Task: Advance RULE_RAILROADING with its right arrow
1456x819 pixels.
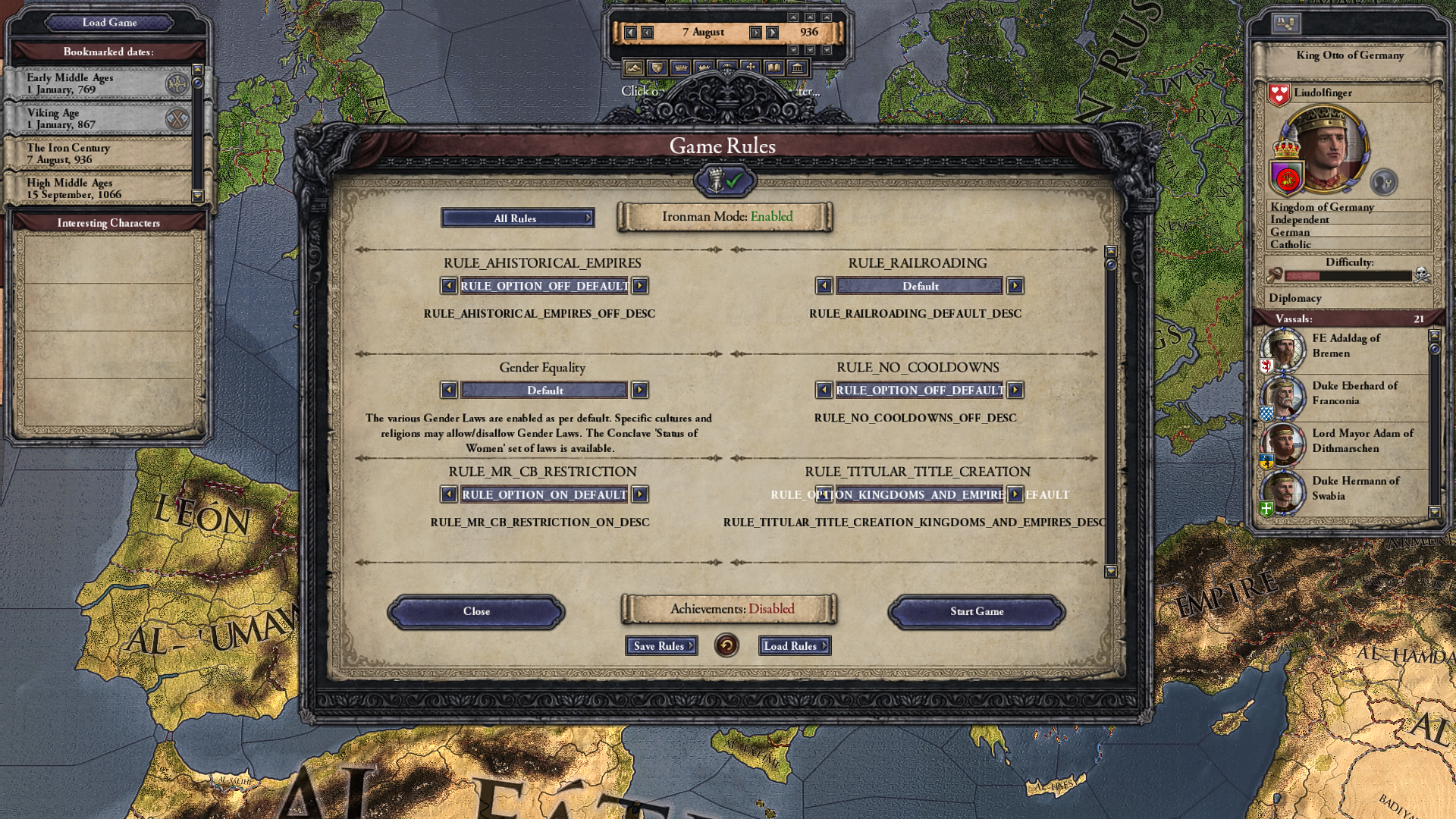Action: click(1015, 286)
